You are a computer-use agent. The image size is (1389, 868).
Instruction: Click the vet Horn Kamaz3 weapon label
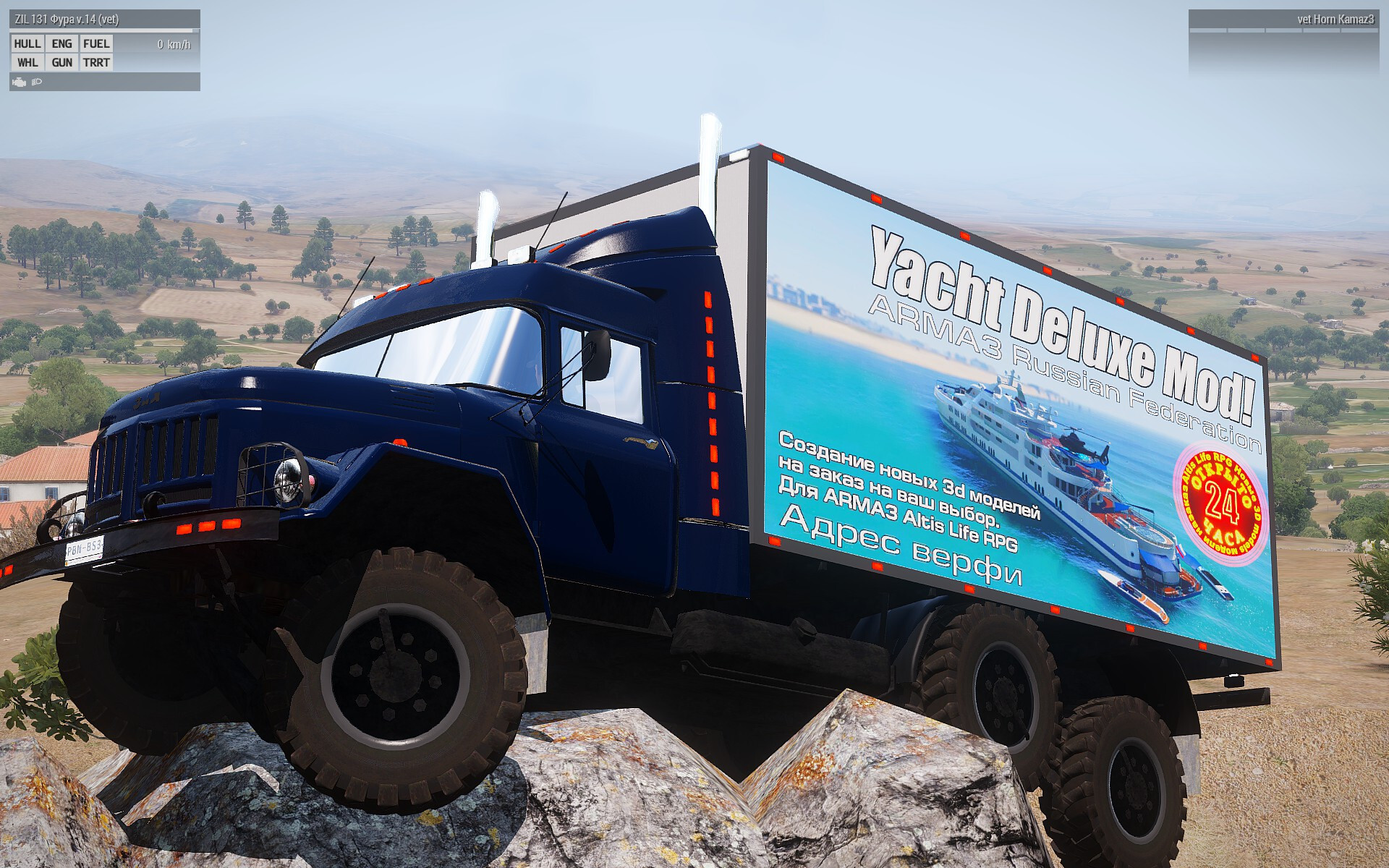pos(1335,20)
